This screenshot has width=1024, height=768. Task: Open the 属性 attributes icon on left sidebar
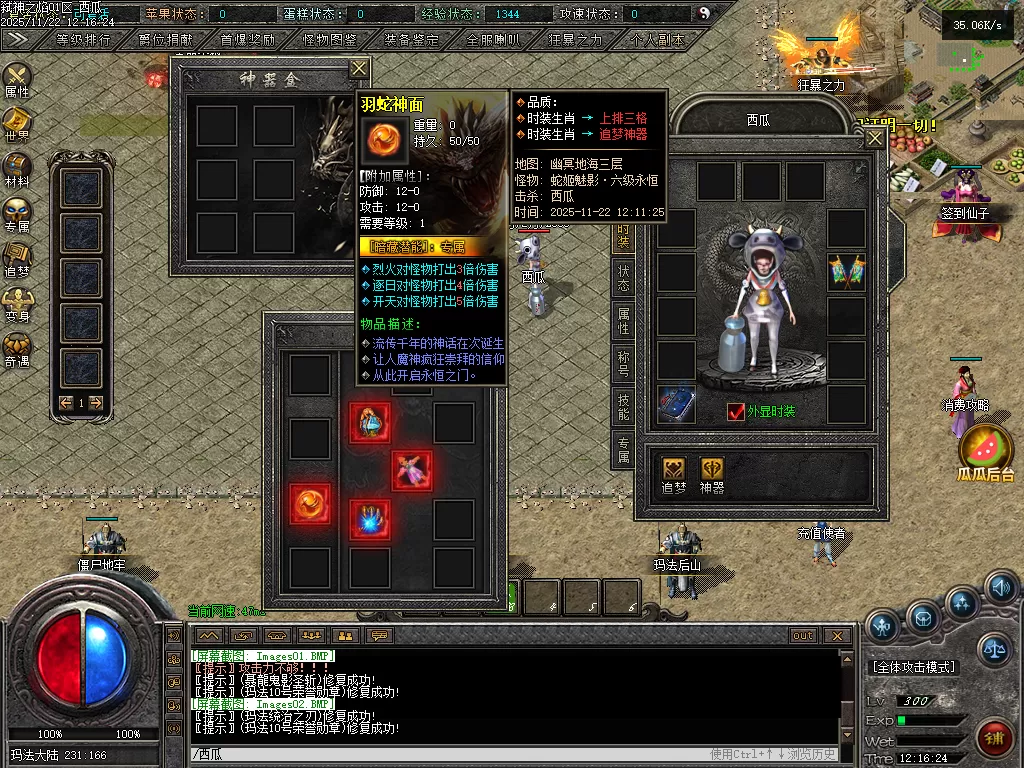coord(17,80)
